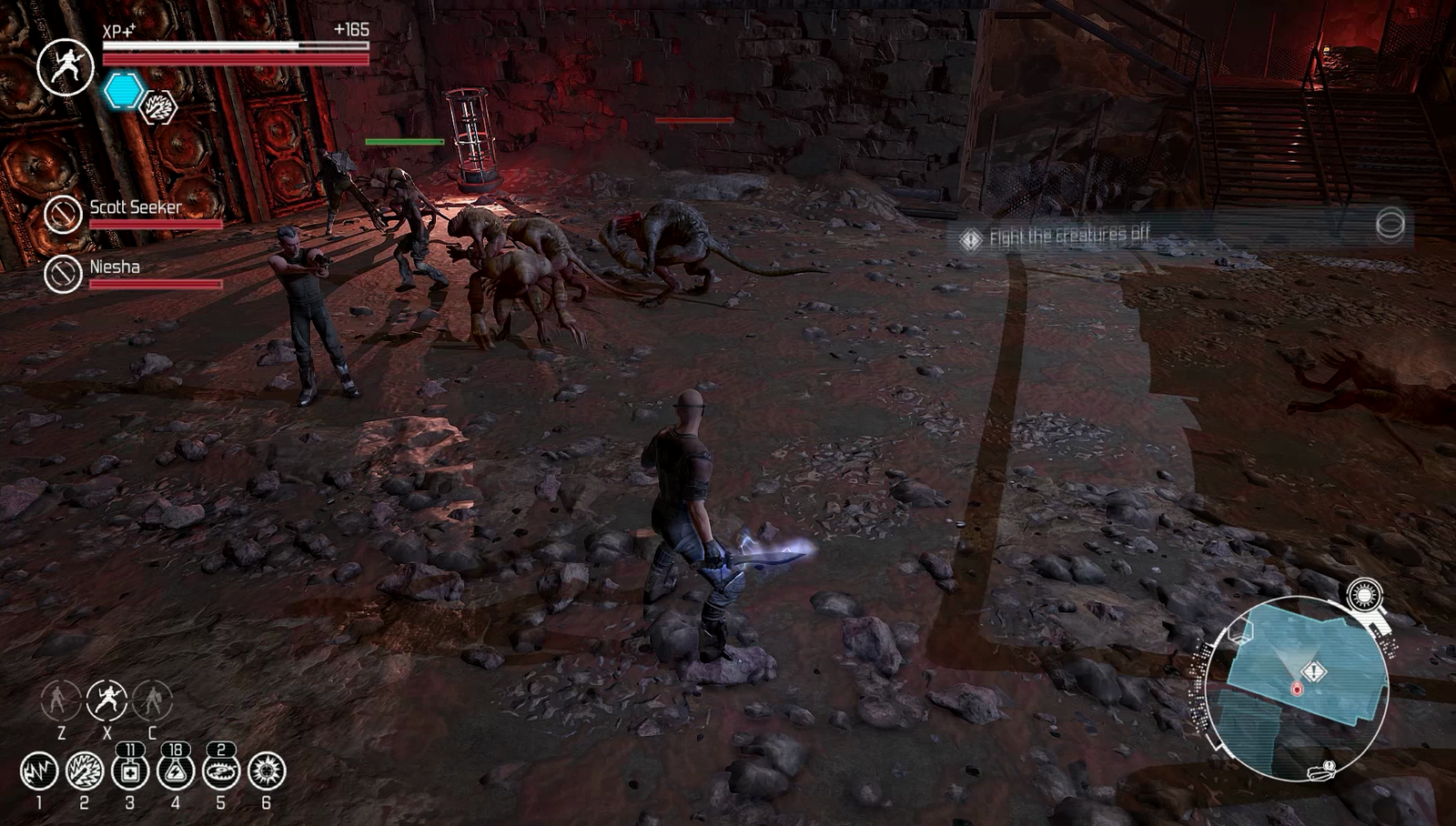
Task: Click the player stance portrait icon
Action: (x=66, y=67)
